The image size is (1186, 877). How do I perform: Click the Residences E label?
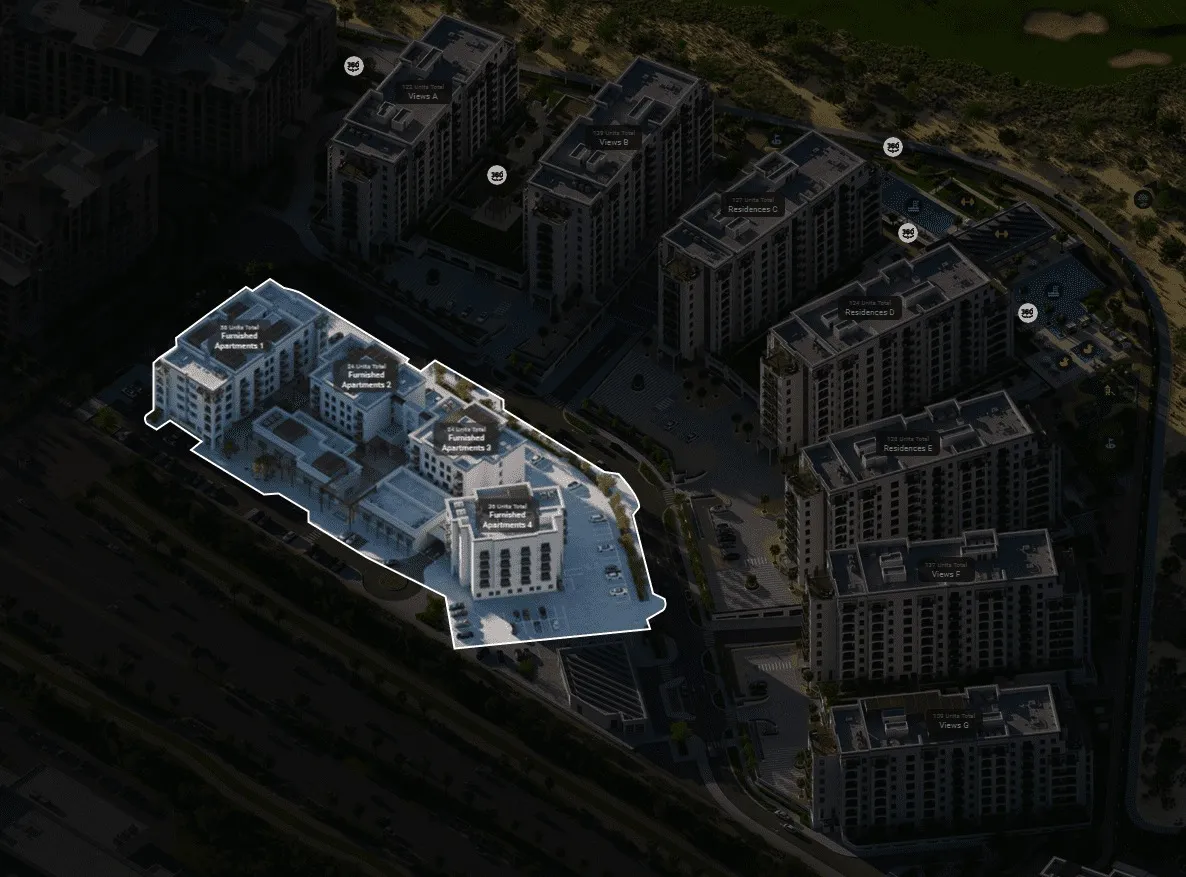(908, 444)
